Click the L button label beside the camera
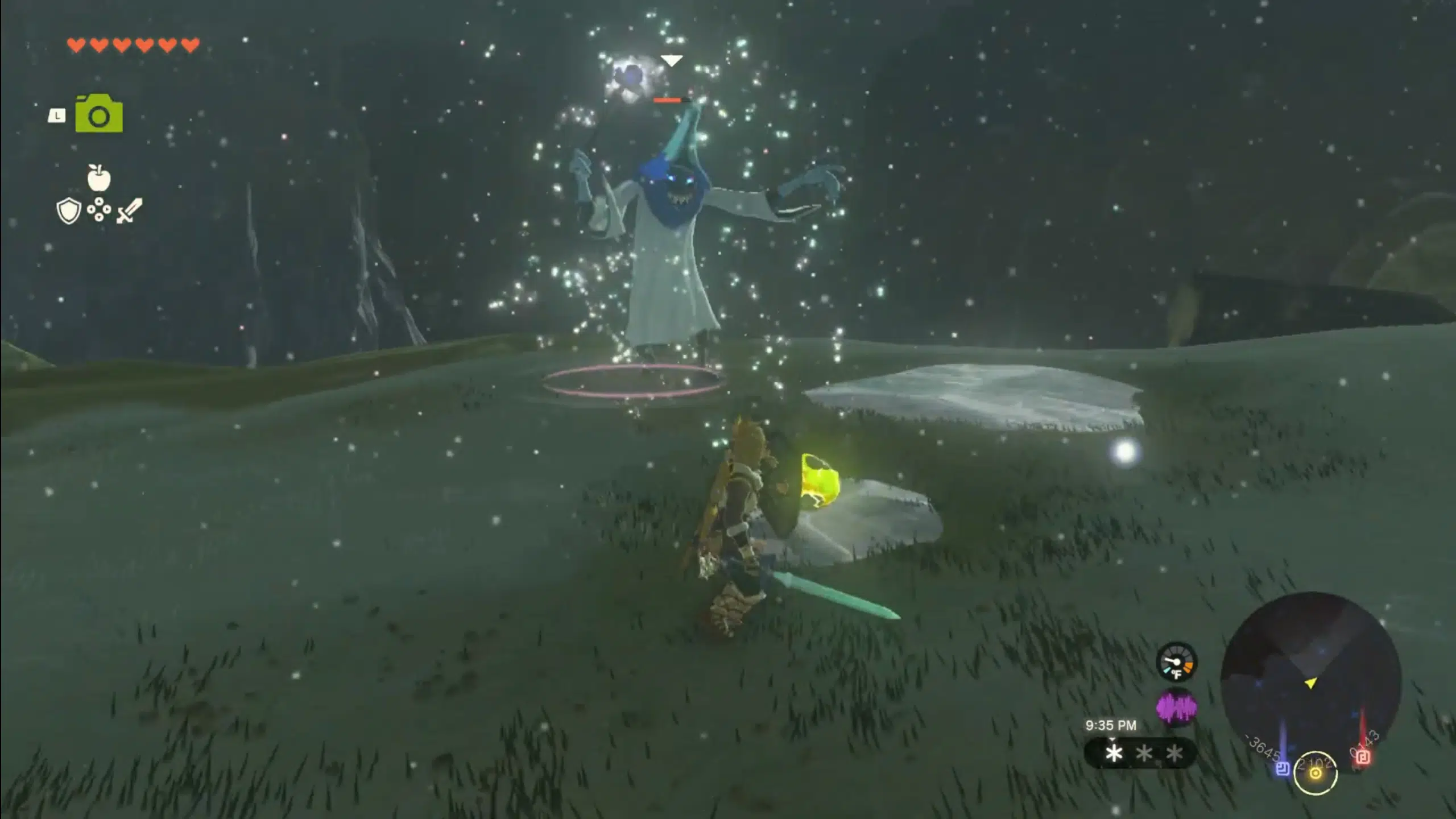 pos(56,115)
